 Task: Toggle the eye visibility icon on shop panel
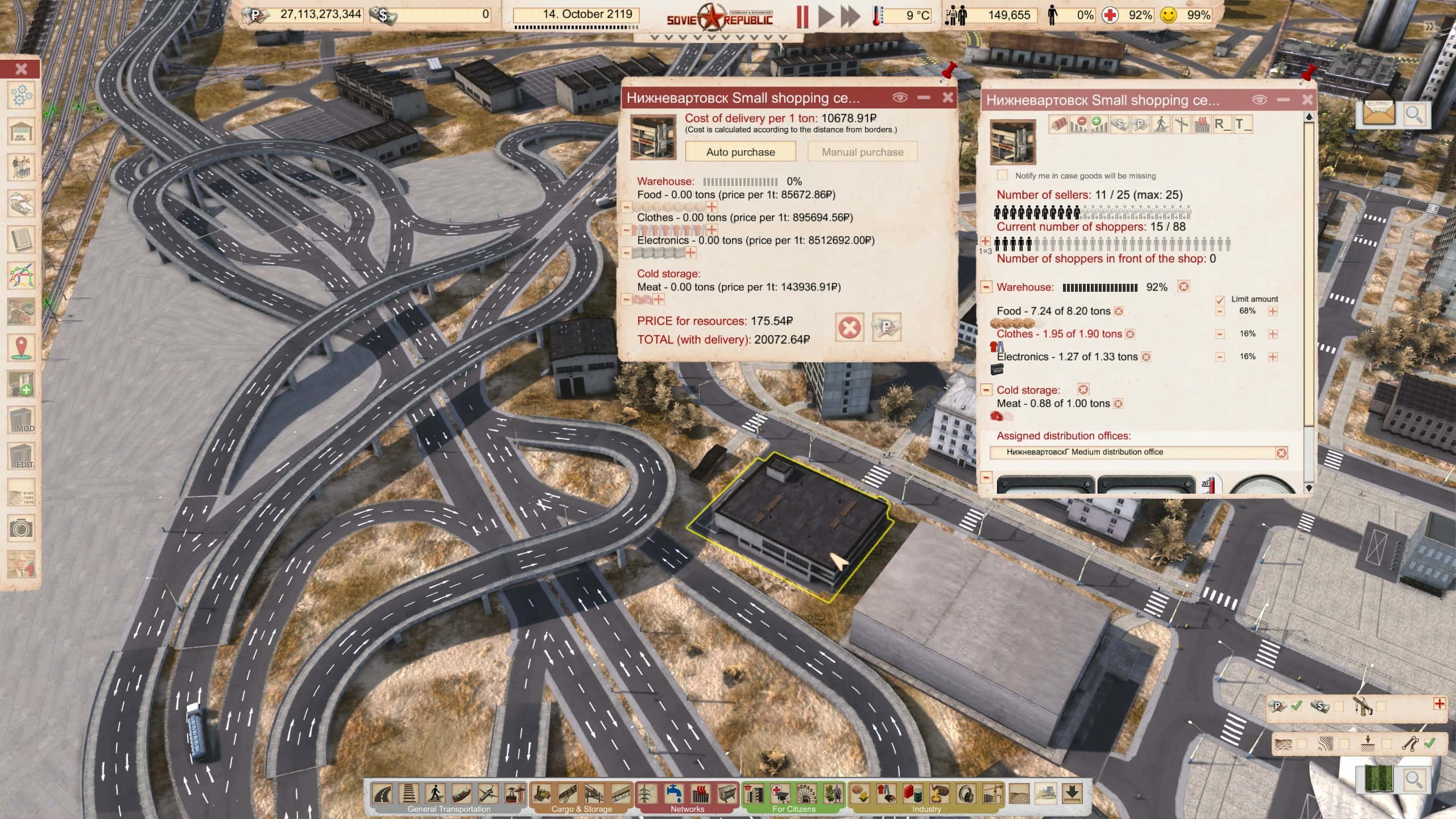click(x=1259, y=99)
